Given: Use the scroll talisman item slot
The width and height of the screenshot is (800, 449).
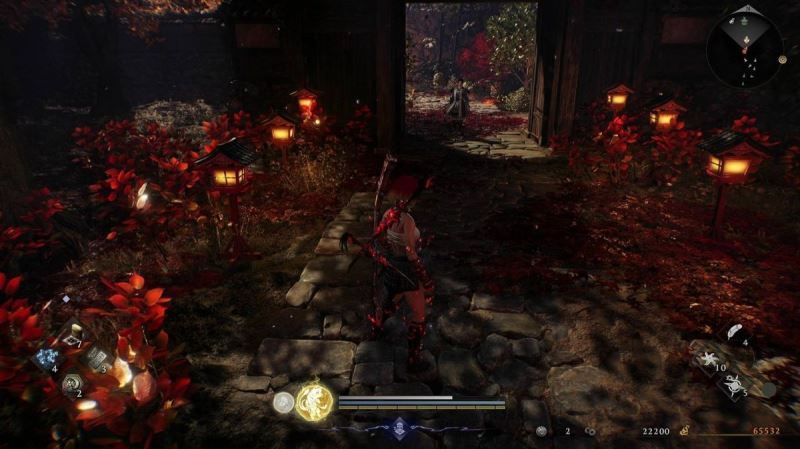Looking at the screenshot, I should click(x=96, y=358).
